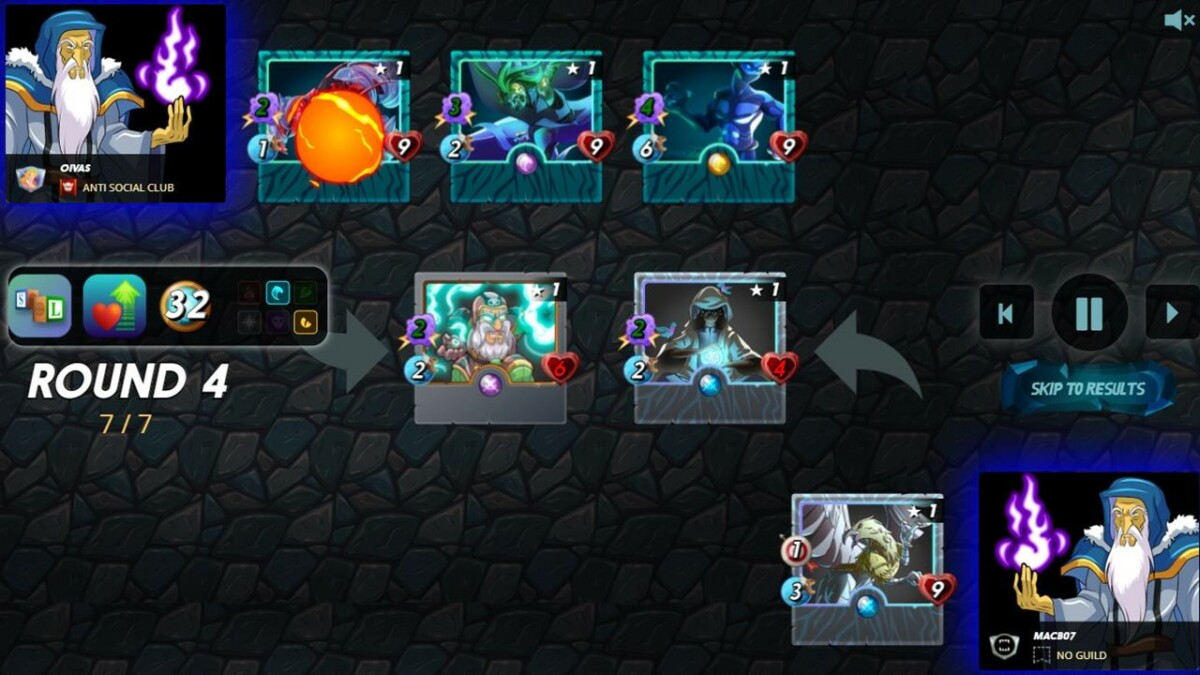Image resolution: width=1200 pixels, height=675 pixels.
Task: View OIVAS summoner portrait
Action: pyautogui.click(x=115, y=102)
